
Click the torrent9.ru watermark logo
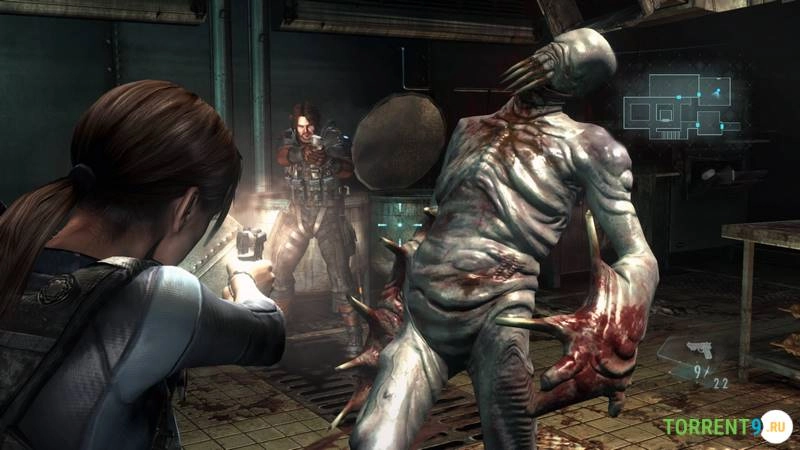coord(726,427)
